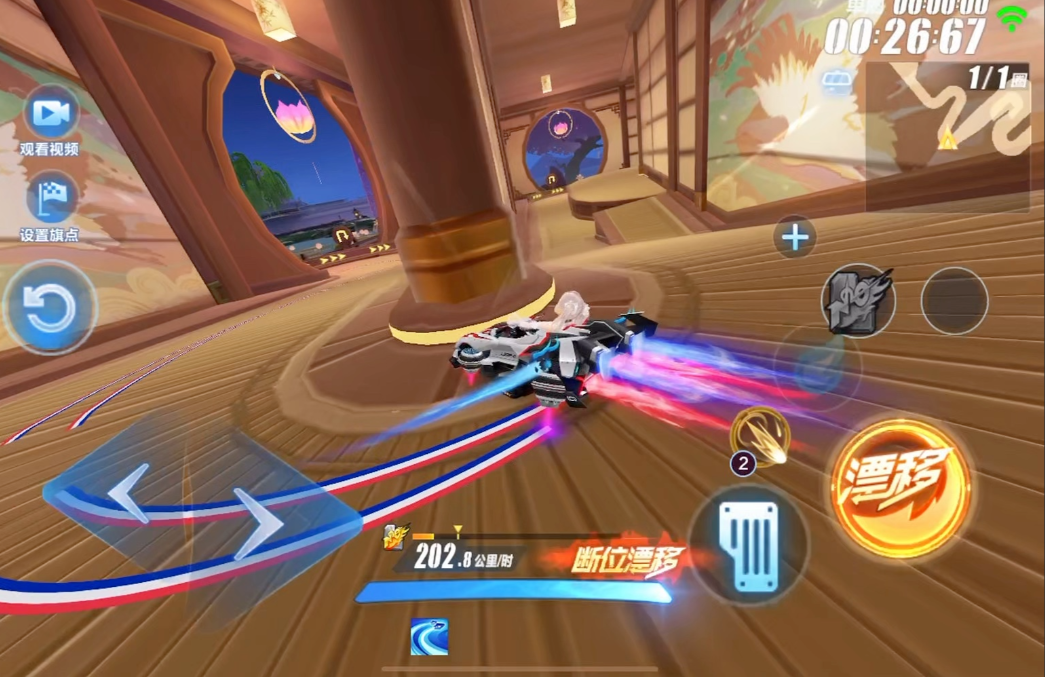Tap the blue brake pedal button
The width and height of the screenshot is (1045, 677).
click(748, 546)
